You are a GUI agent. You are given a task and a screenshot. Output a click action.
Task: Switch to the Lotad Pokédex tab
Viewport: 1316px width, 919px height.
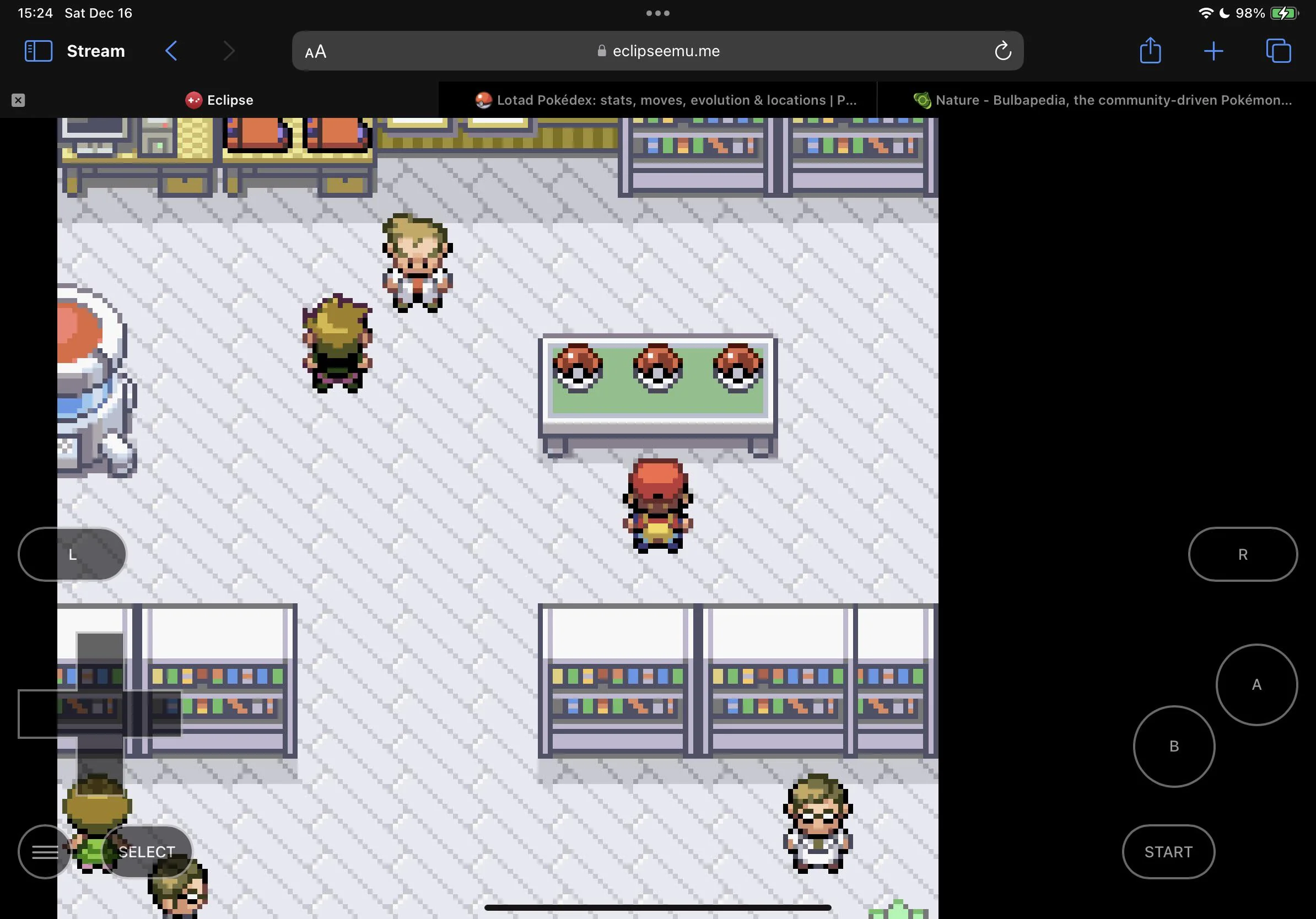[657, 100]
